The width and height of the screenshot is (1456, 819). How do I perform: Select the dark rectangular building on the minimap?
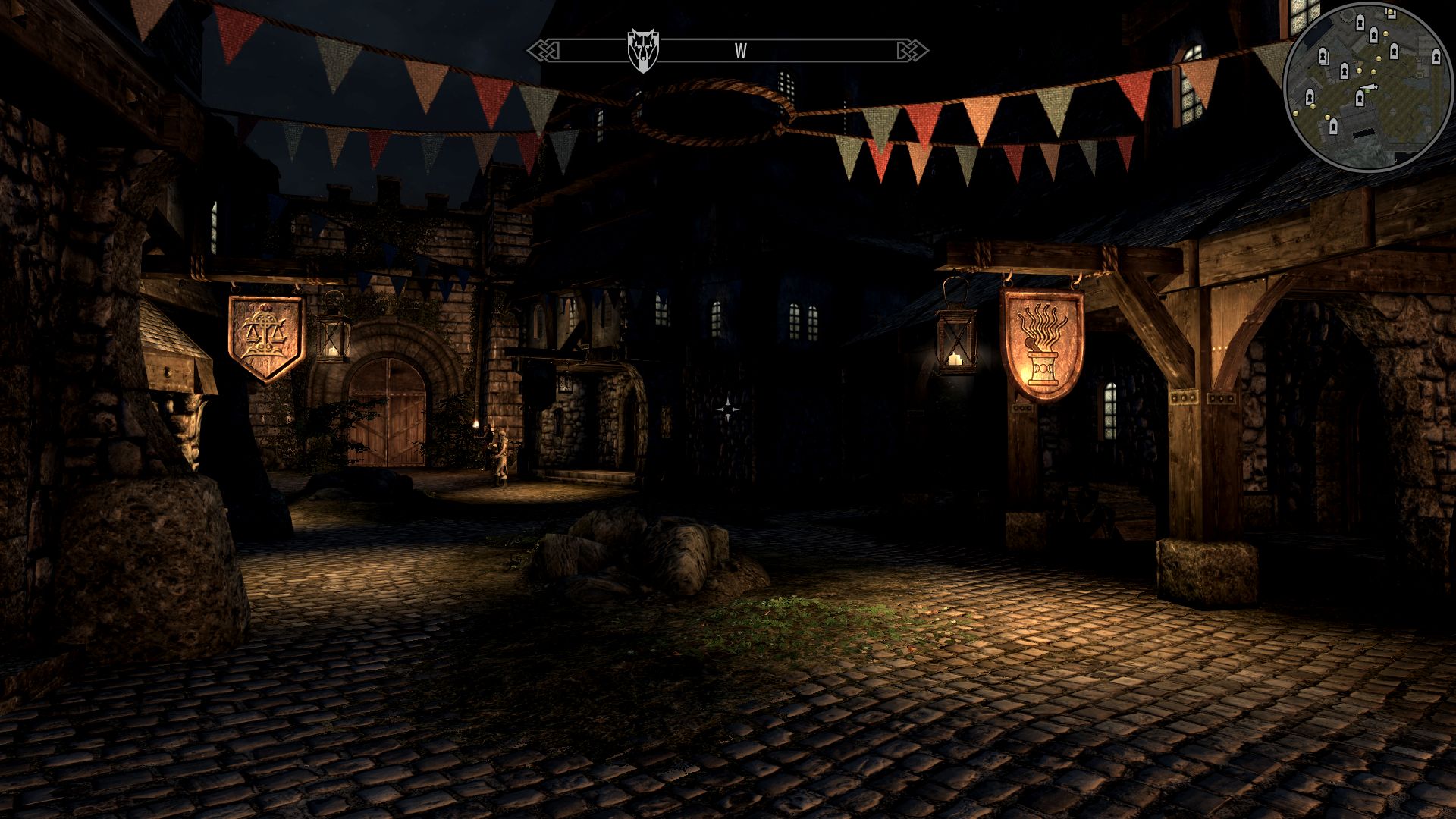pos(1362,133)
